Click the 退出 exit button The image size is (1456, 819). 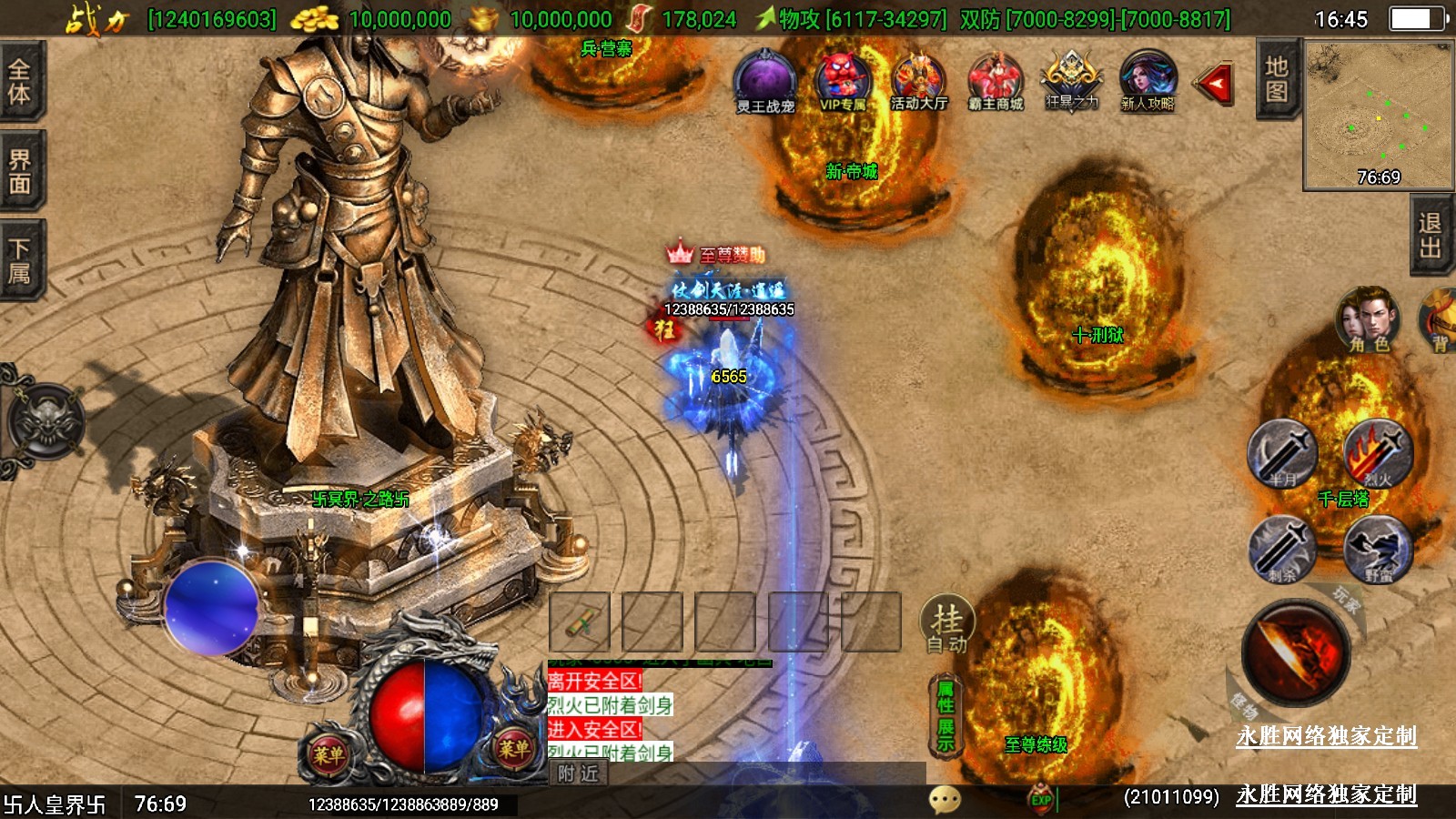[x=1430, y=235]
